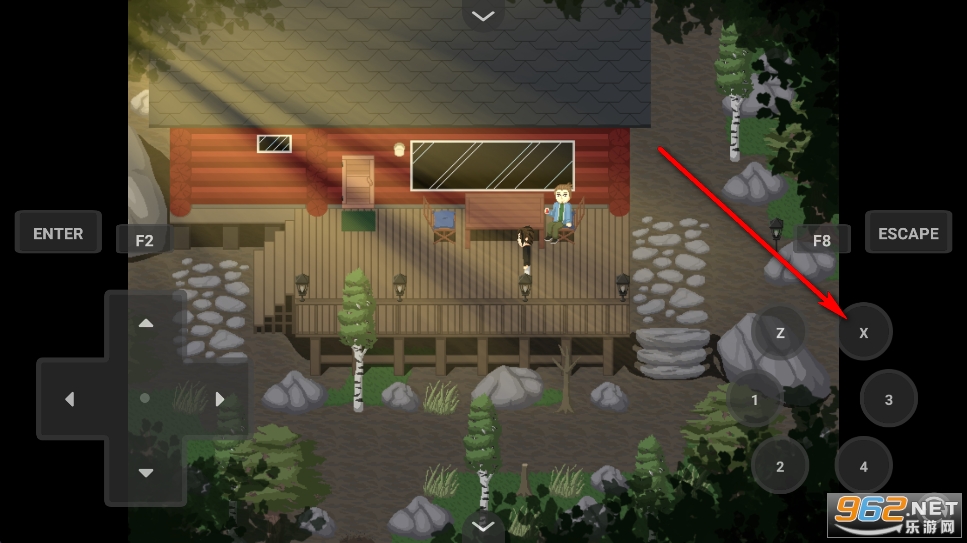The height and width of the screenshot is (543, 967).
Task: Move left with the D-pad left arrow
Action: tap(70, 399)
